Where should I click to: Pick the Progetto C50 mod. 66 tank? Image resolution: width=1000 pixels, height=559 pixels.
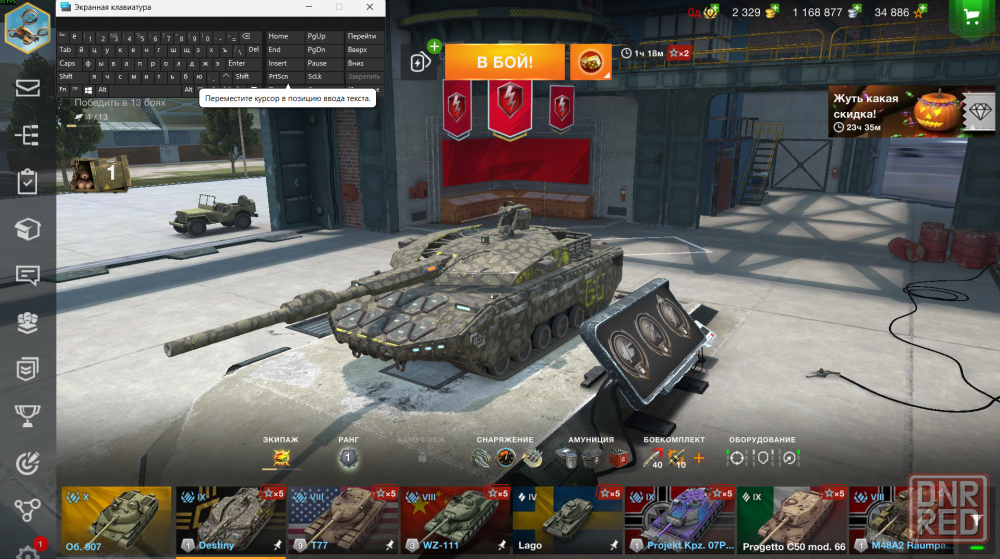(793, 520)
